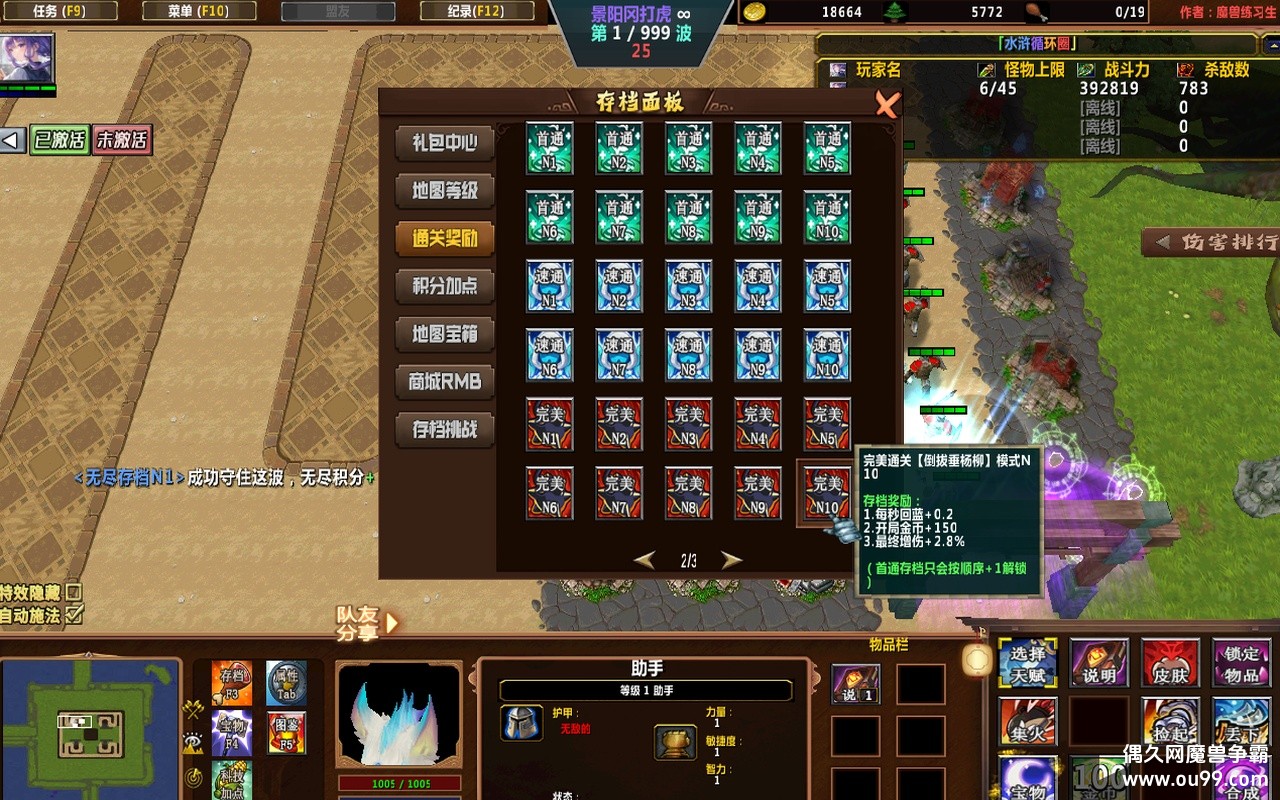Choose the 完美 N6 reward icon
Viewport: 1280px width, 800px height.
tap(549, 493)
